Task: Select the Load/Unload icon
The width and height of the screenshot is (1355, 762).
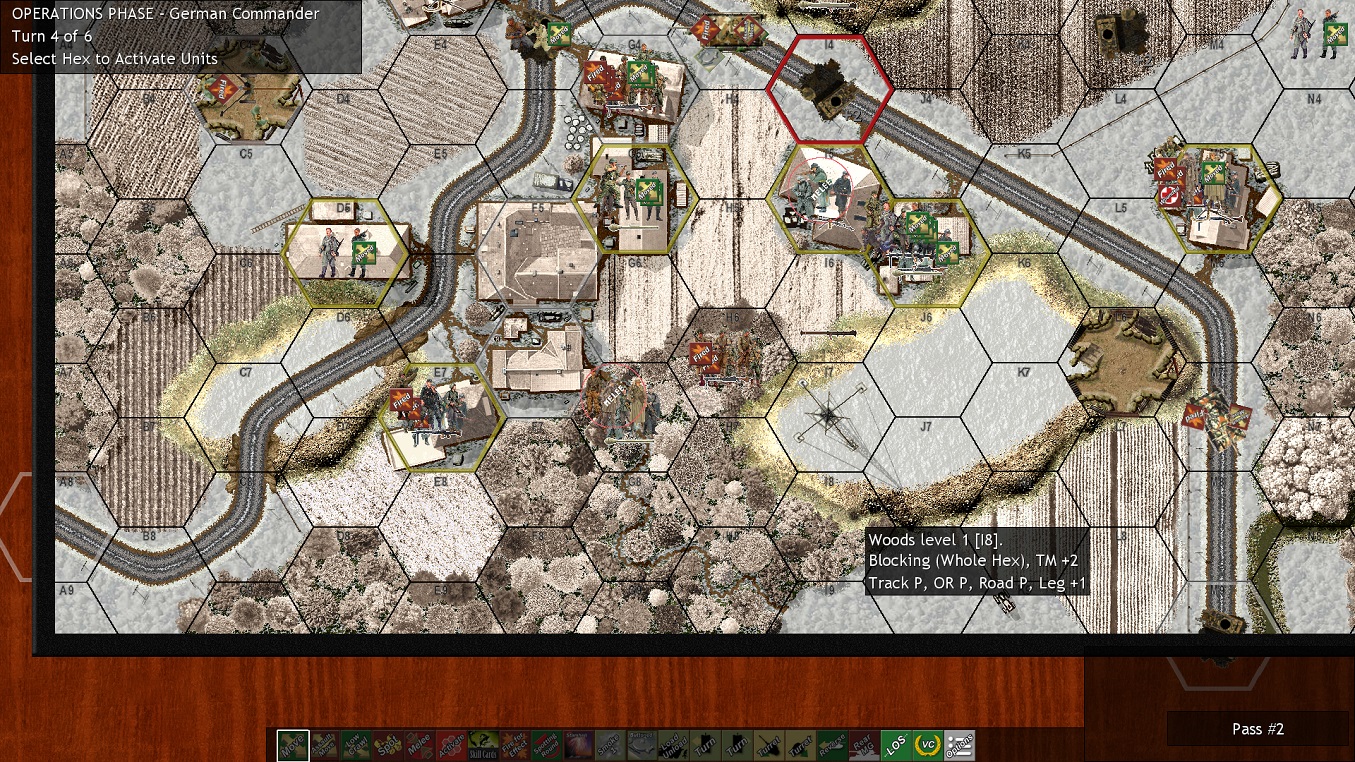Action: coord(673,745)
